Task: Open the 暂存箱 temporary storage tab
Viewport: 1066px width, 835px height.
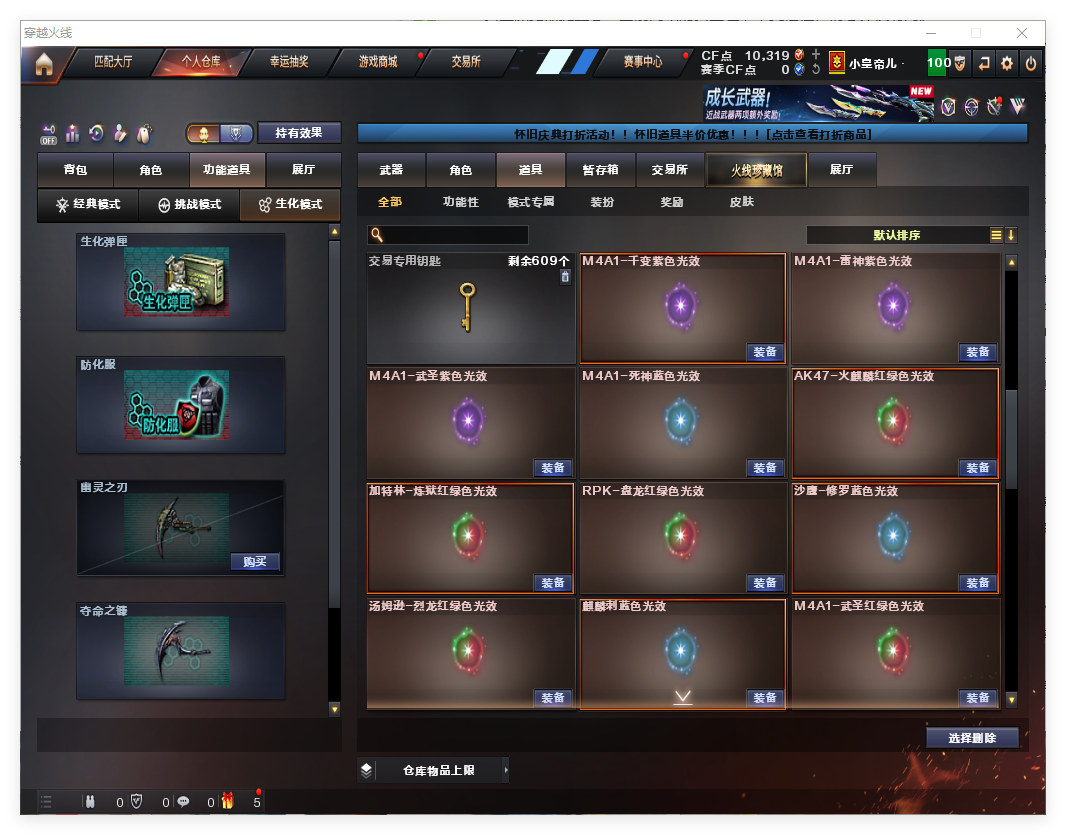Action: tap(600, 171)
